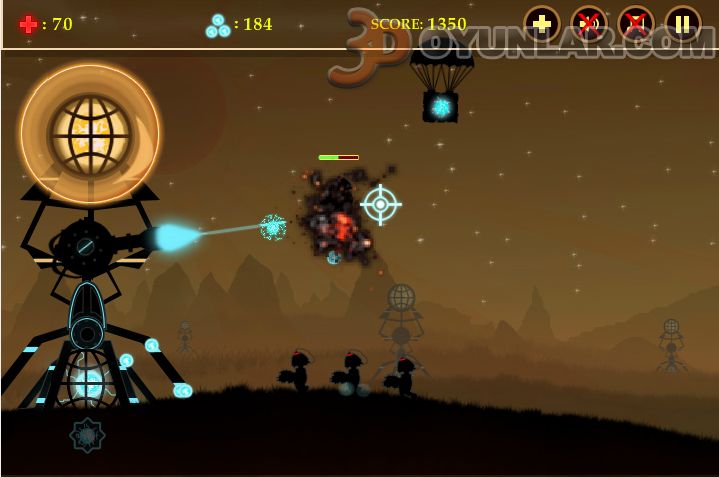Pause the game
Screen dimensions: 719x477
coord(683,24)
